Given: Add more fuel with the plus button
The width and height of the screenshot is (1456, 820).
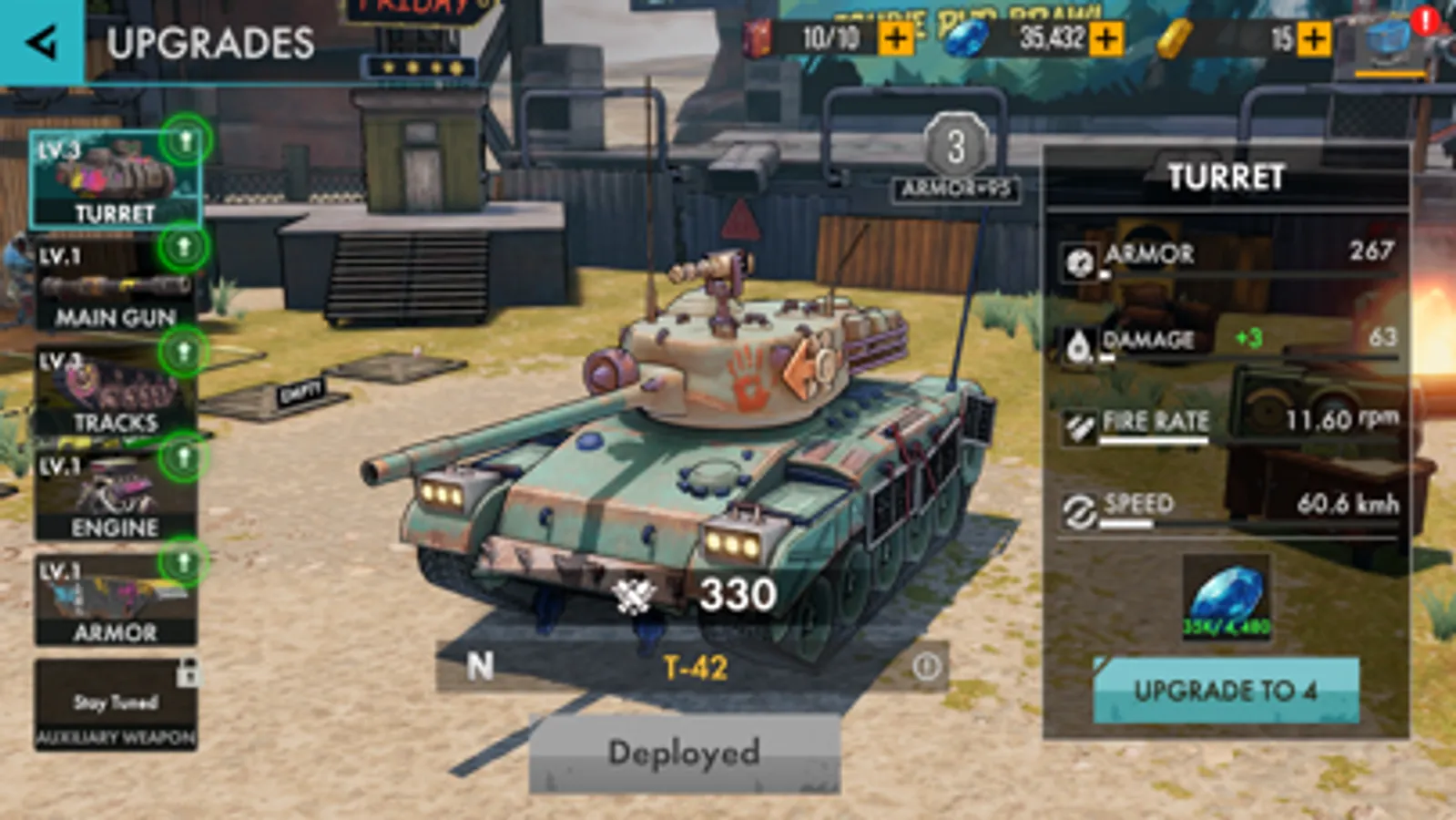Looking at the screenshot, I should pyautogui.click(x=898, y=39).
